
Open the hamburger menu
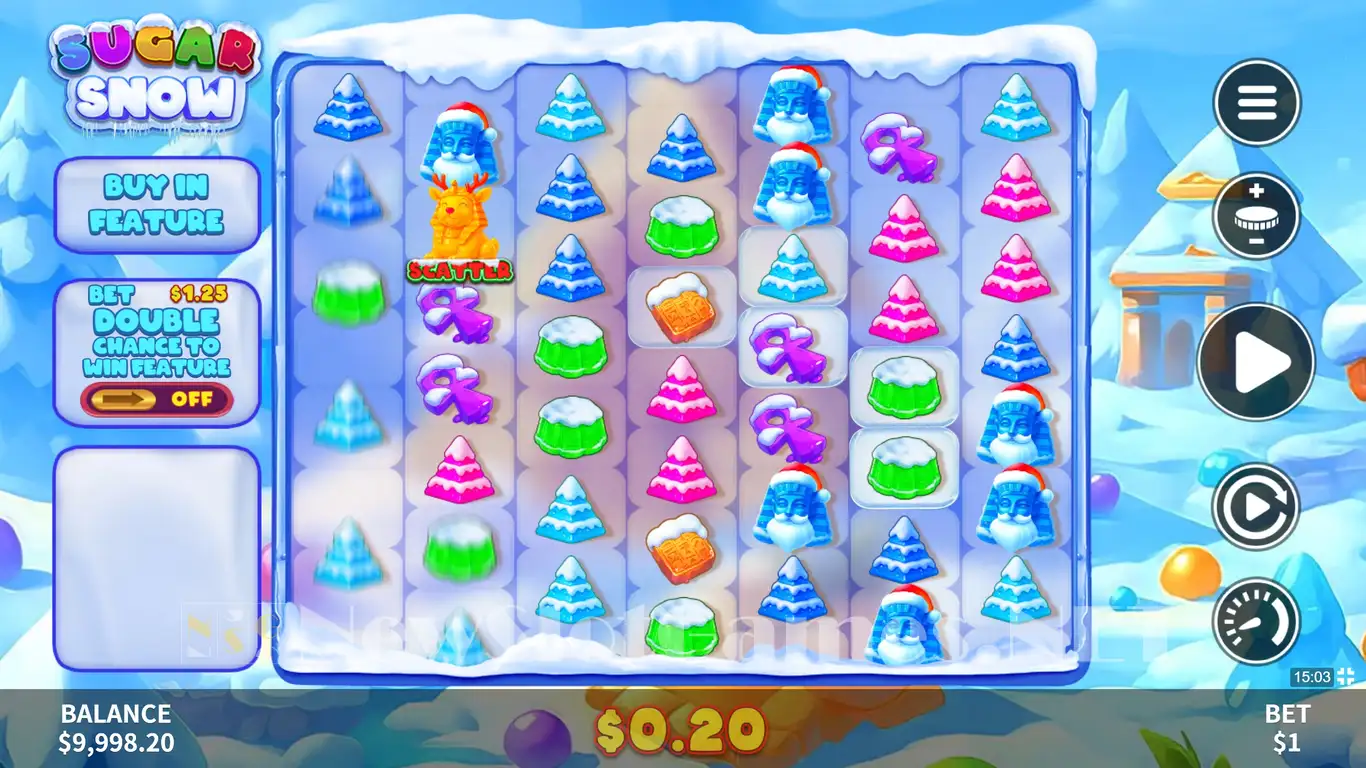(x=1256, y=103)
